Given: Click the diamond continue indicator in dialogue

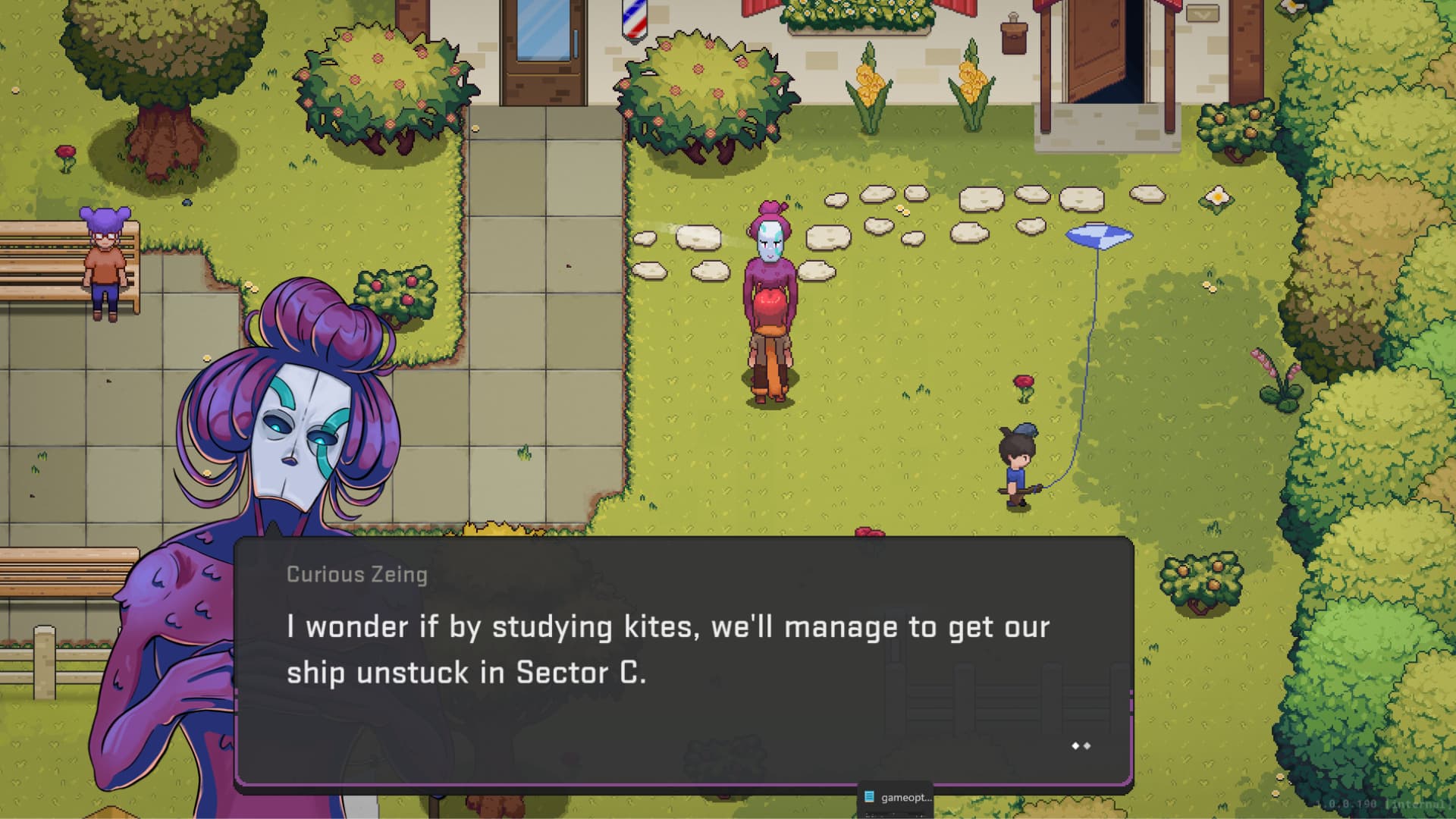Looking at the screenshot, I should (x=1081, y=746).
